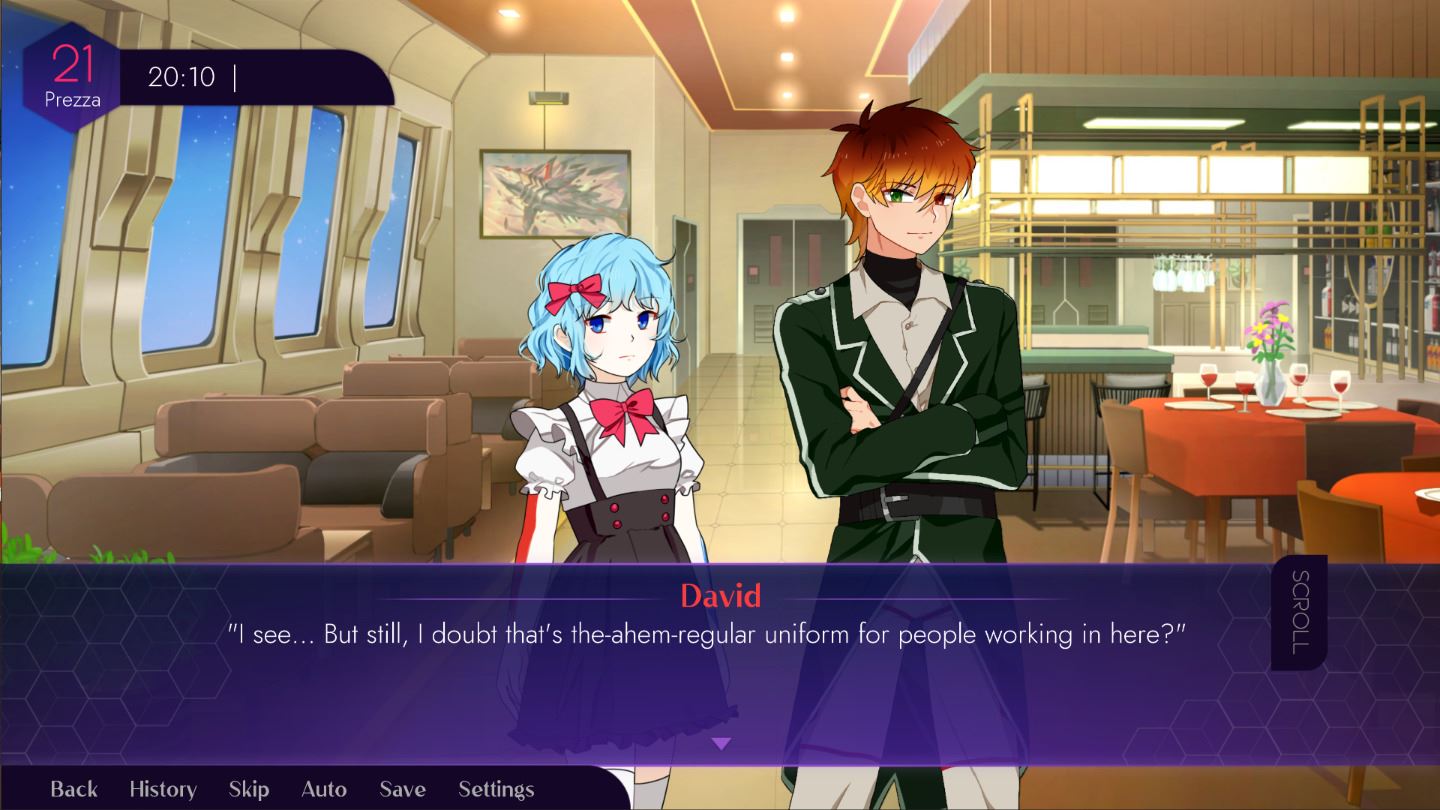Advance dialogue with the purple arrow

(x=721, y=744)
